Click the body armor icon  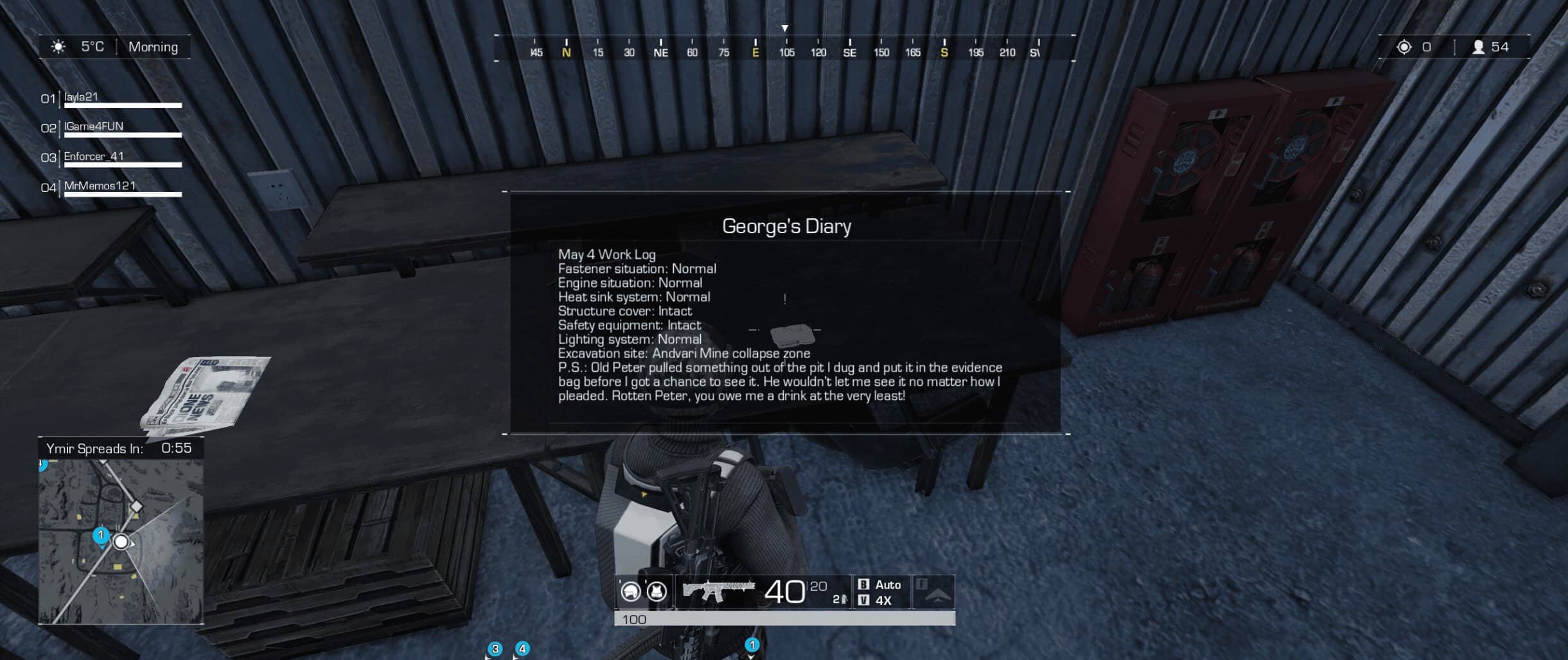pos(656,591)
